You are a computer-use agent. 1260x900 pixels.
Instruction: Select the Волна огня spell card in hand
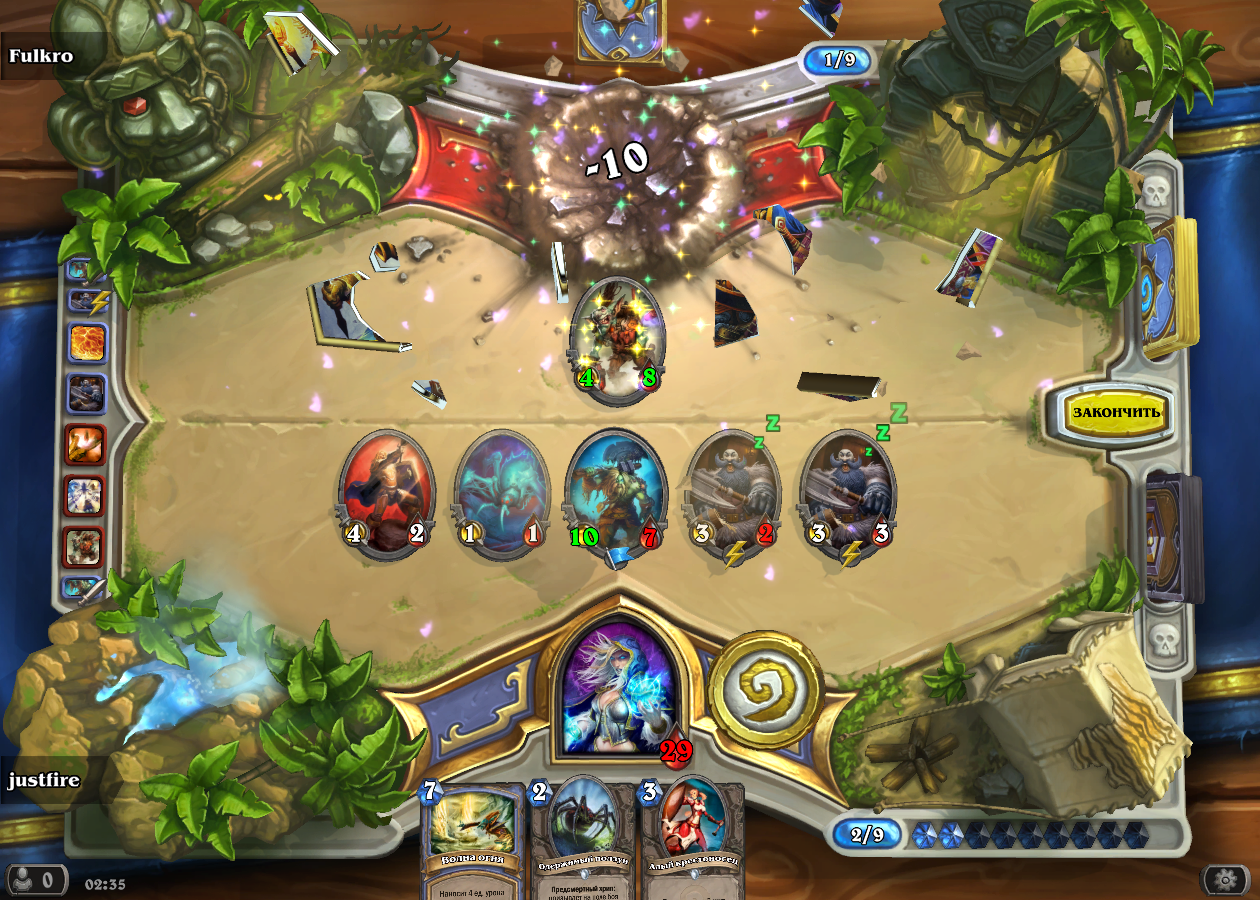coord(474,835)
